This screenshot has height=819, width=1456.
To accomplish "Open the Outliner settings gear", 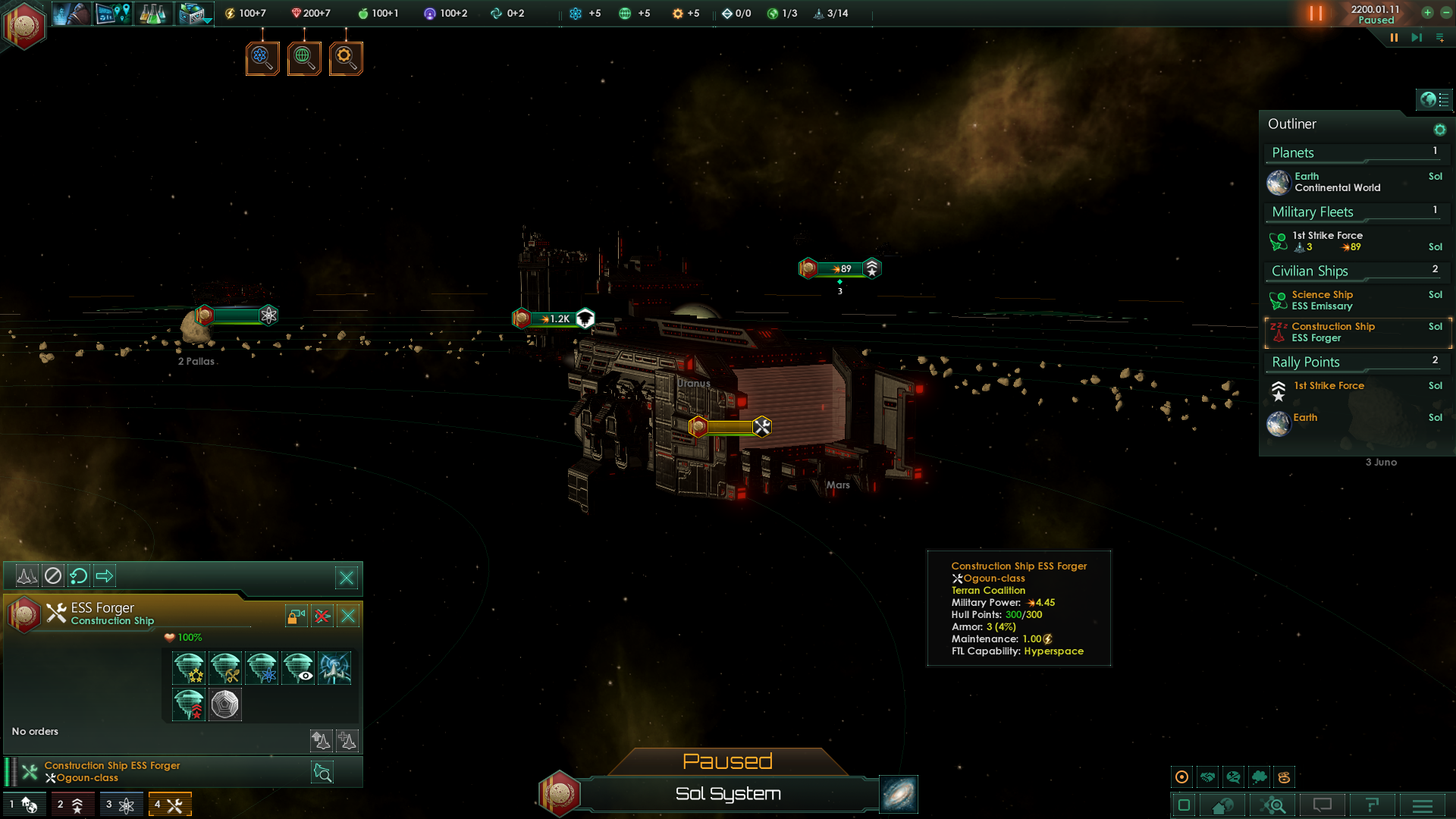I will [1439, 130].
